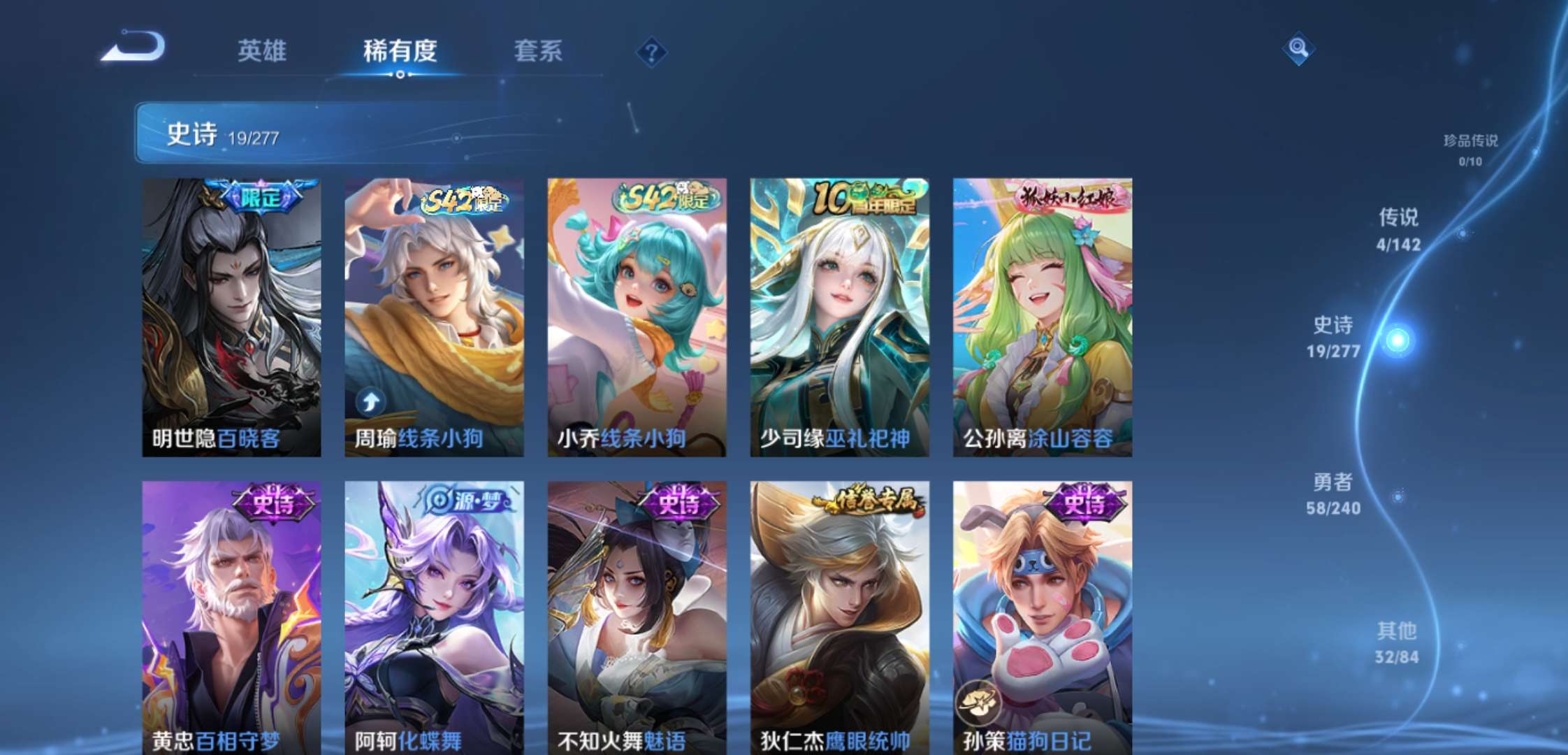Open the help question mark icon

coord(650,52)
